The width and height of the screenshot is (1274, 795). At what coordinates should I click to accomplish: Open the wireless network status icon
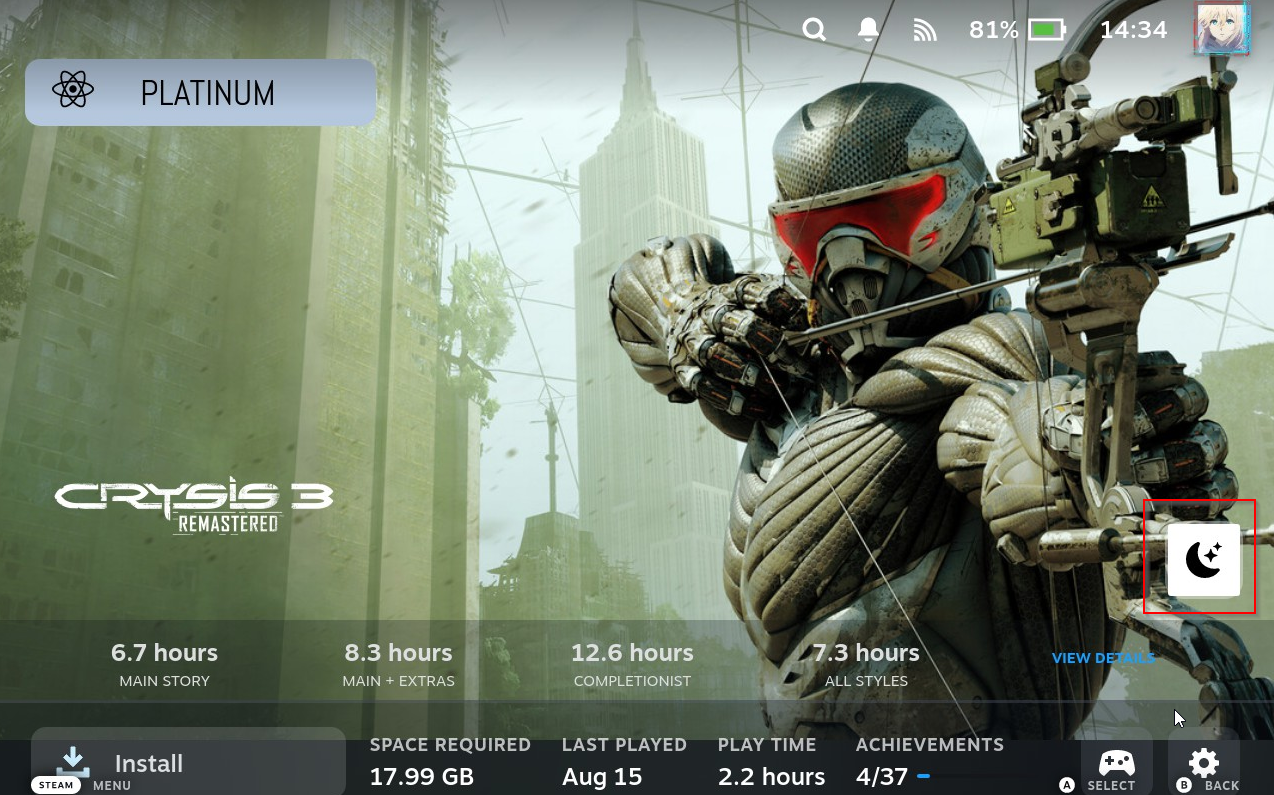pos(925,30)
